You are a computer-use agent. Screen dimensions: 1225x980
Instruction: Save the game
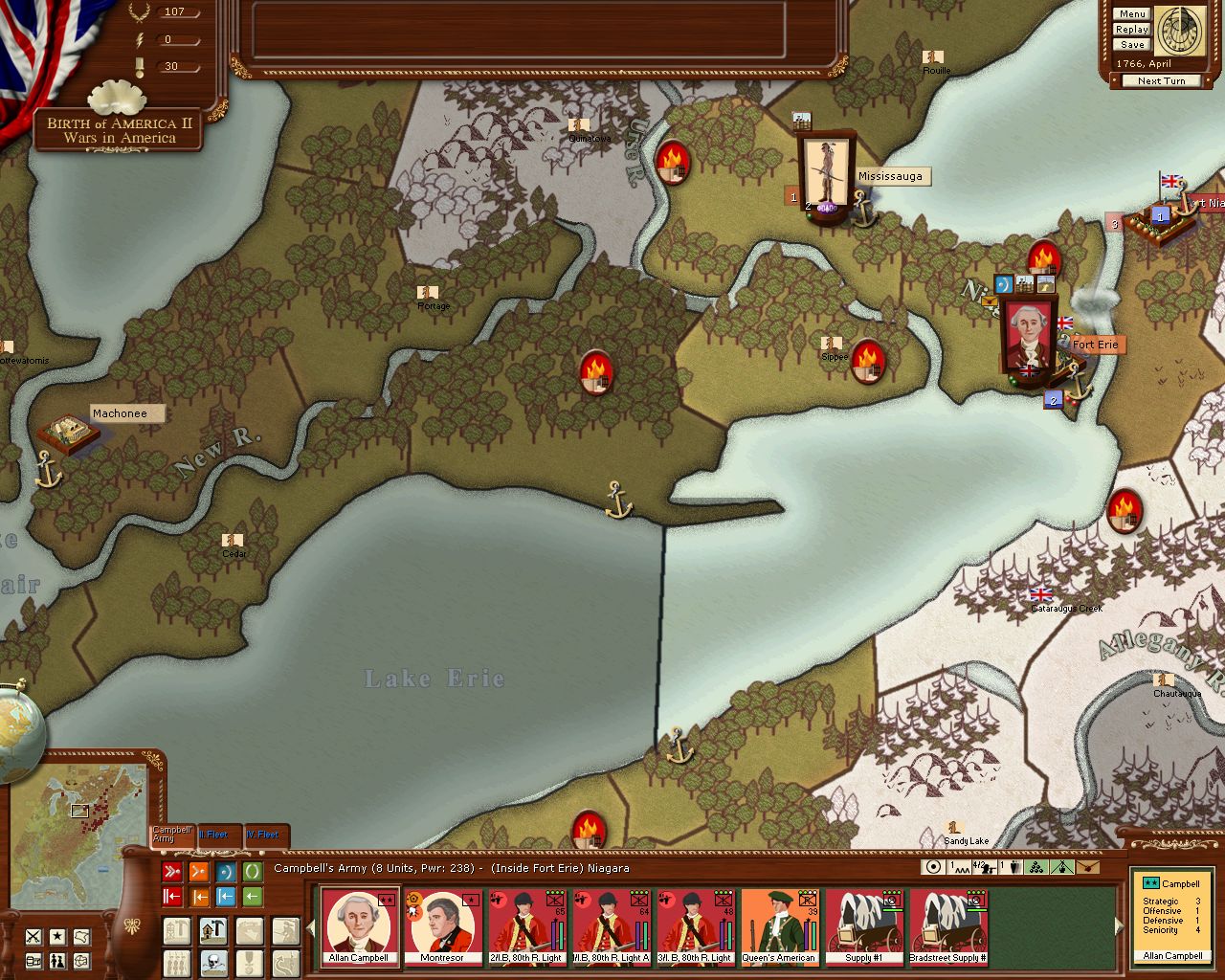1131,45
